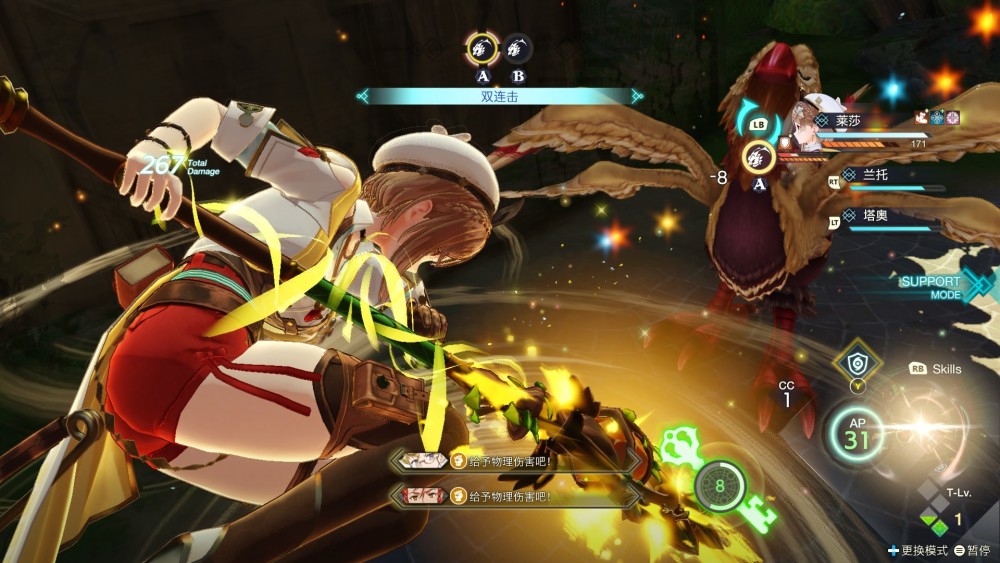The width and height of the screenshot is (1000, 563).
Task: Select the highlighted first skill chain icon
Action: pos(483,48)
